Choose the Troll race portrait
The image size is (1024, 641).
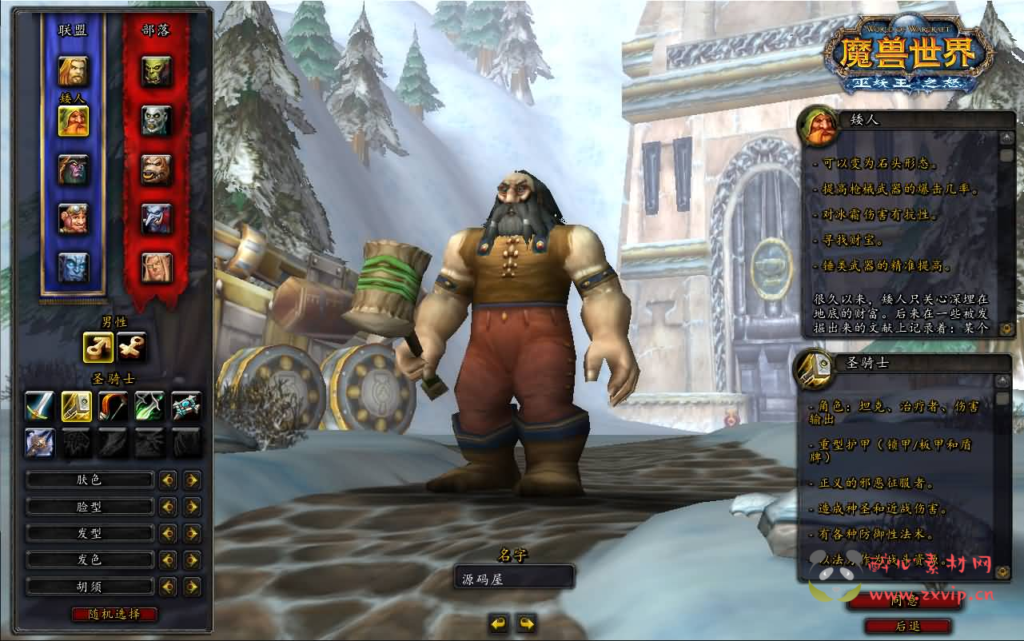coord(156,218)
